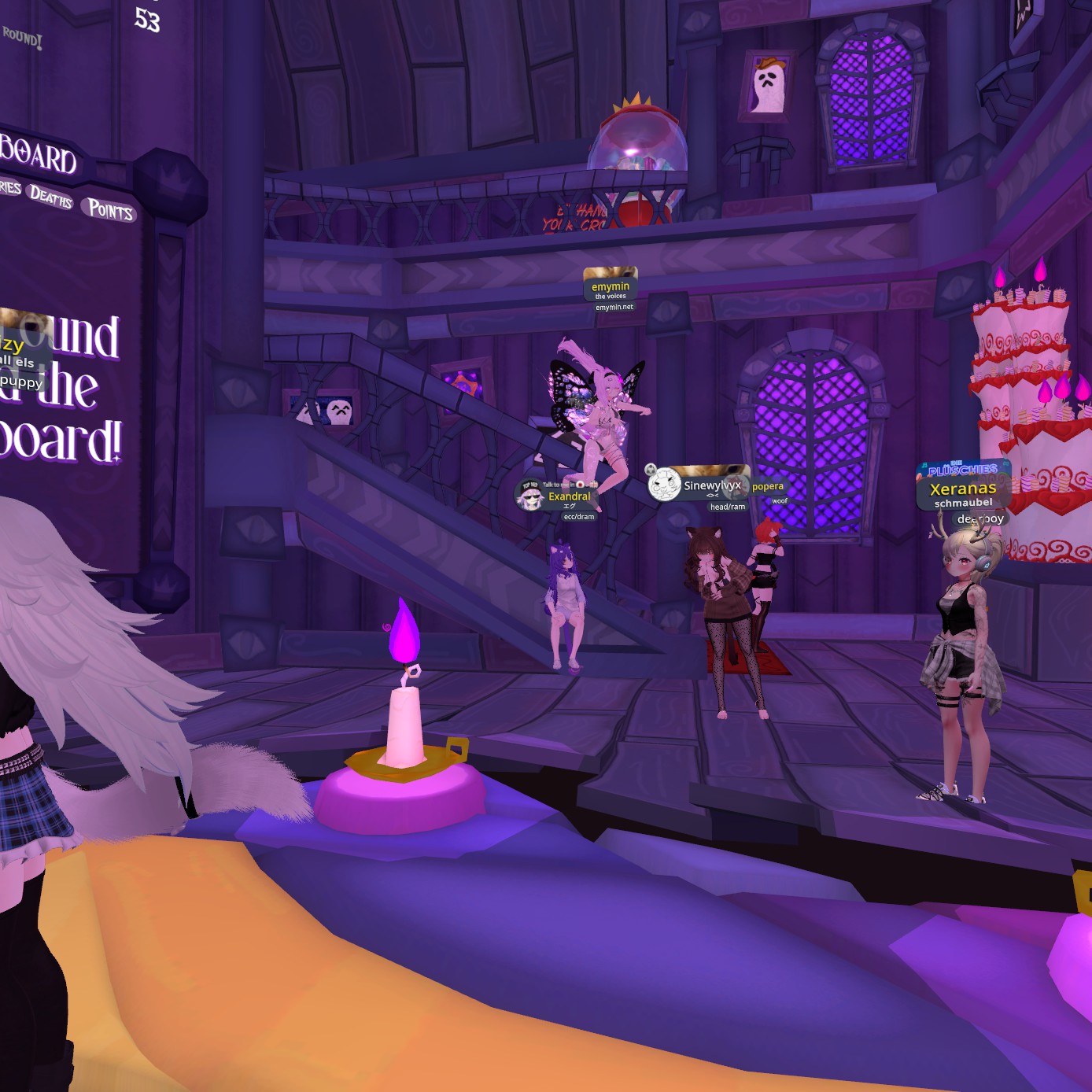Select Exandral's nameplate
The width and height of the screenshot is (1092, 1092).
[568, 497]
